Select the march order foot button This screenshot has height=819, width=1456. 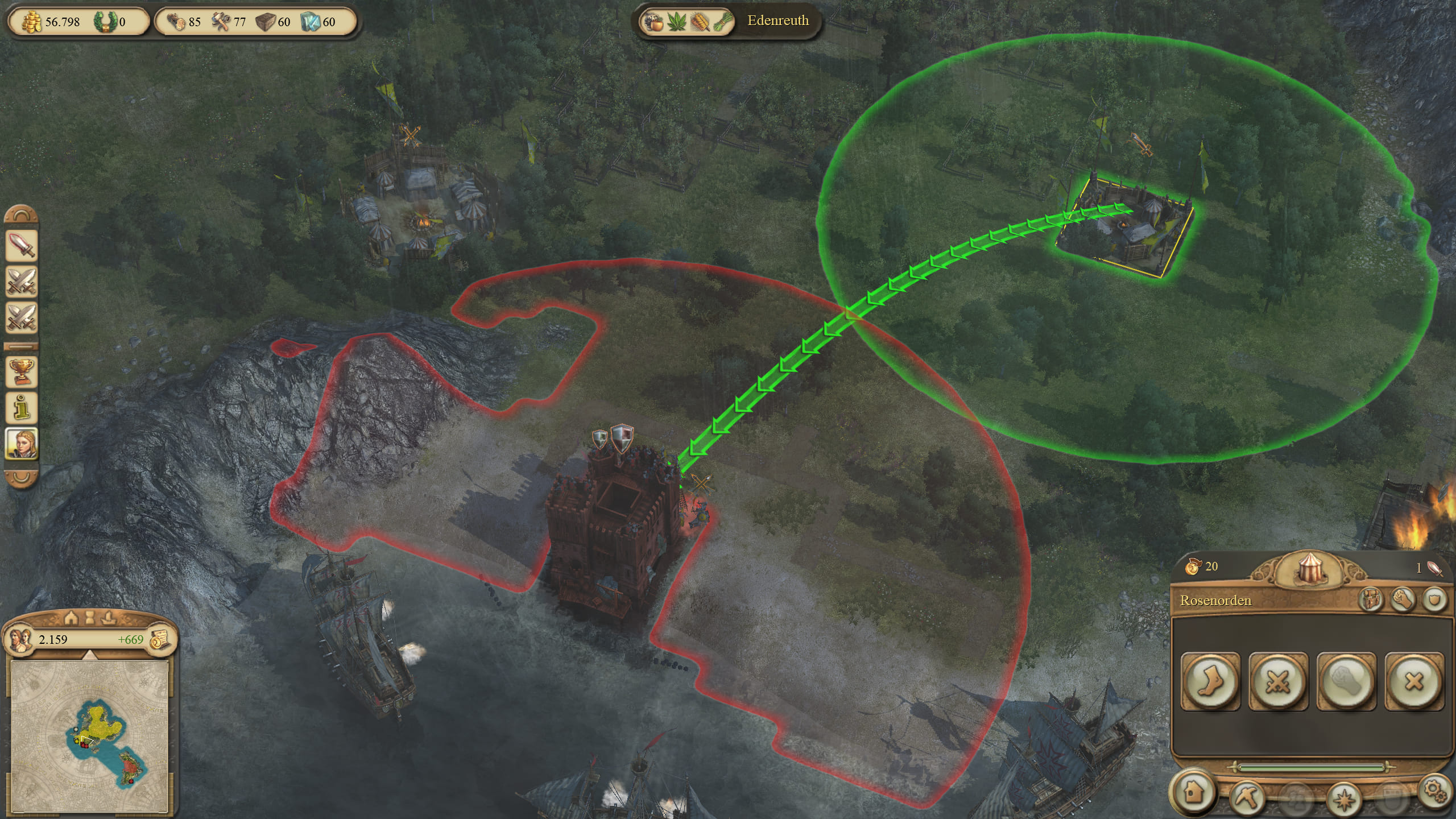point(1210,681)
